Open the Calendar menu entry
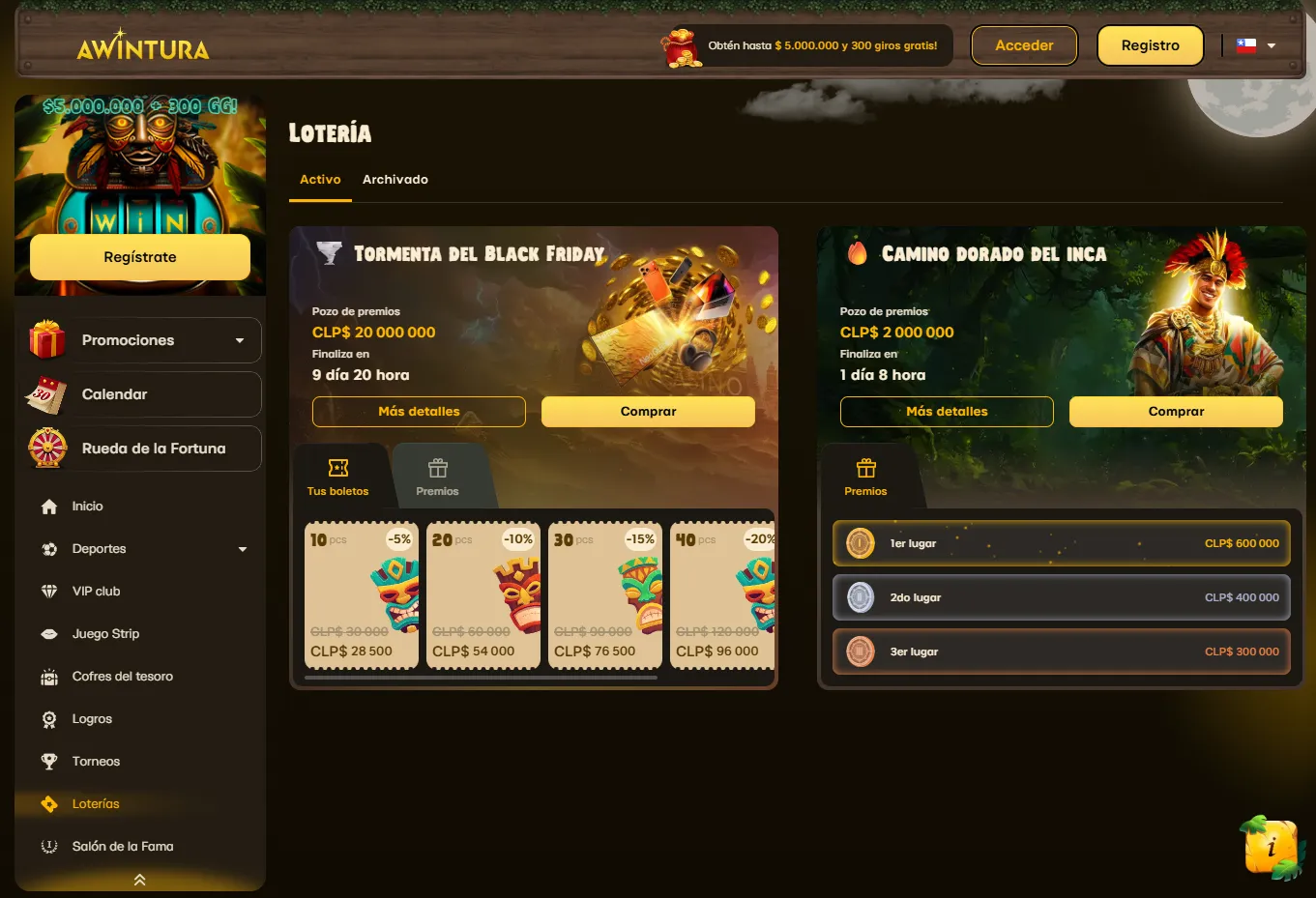Screen dimensions: 1316x898 click(x=144, y=394)
